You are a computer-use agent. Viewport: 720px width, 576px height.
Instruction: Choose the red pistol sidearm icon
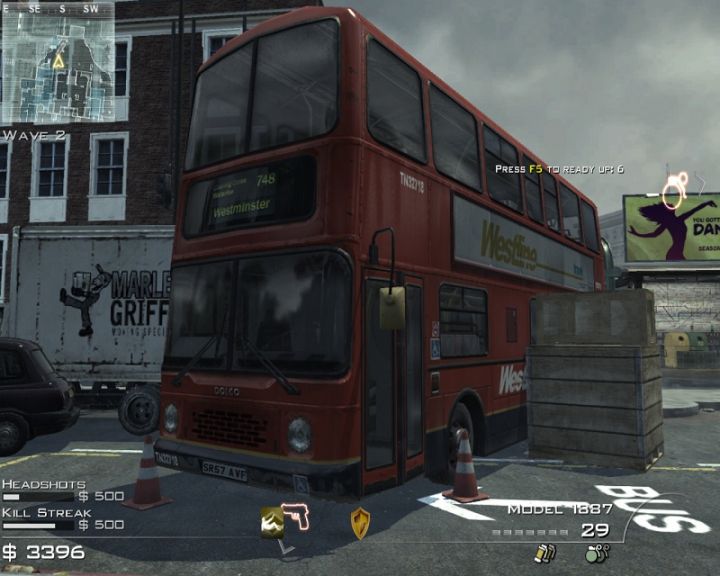[296, 516]
